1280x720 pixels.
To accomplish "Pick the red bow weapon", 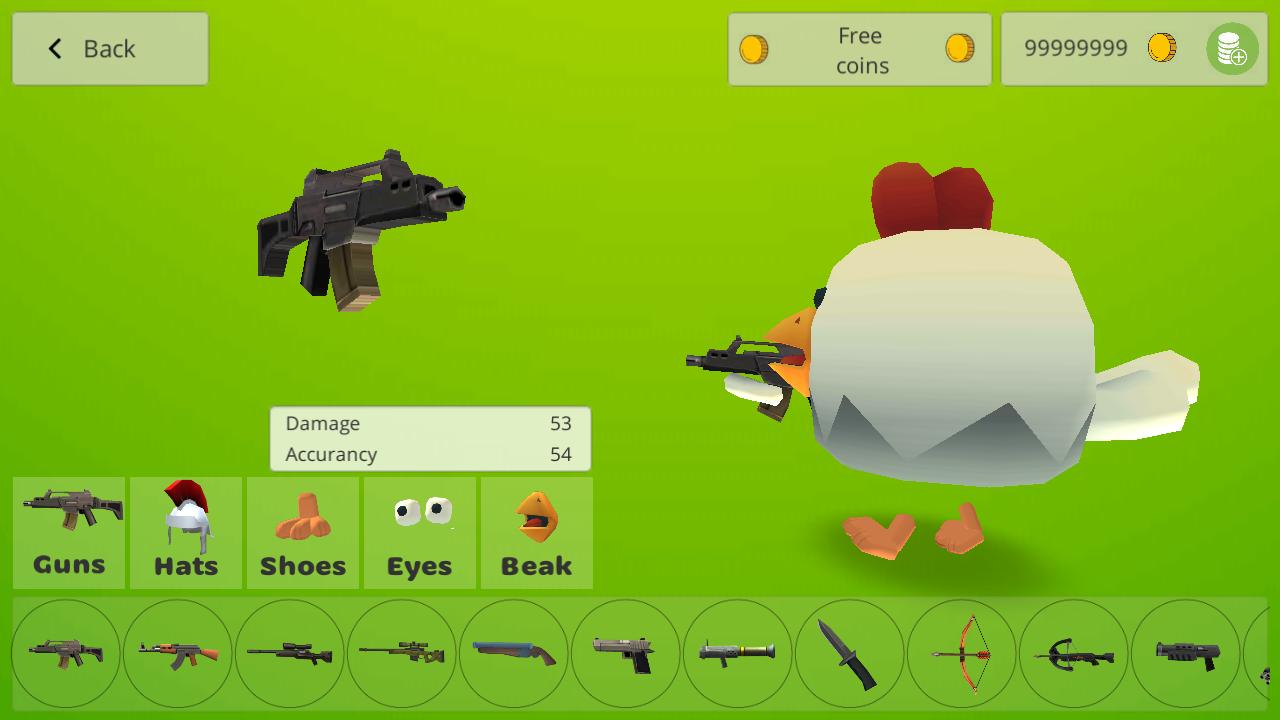I will point(961,653).
